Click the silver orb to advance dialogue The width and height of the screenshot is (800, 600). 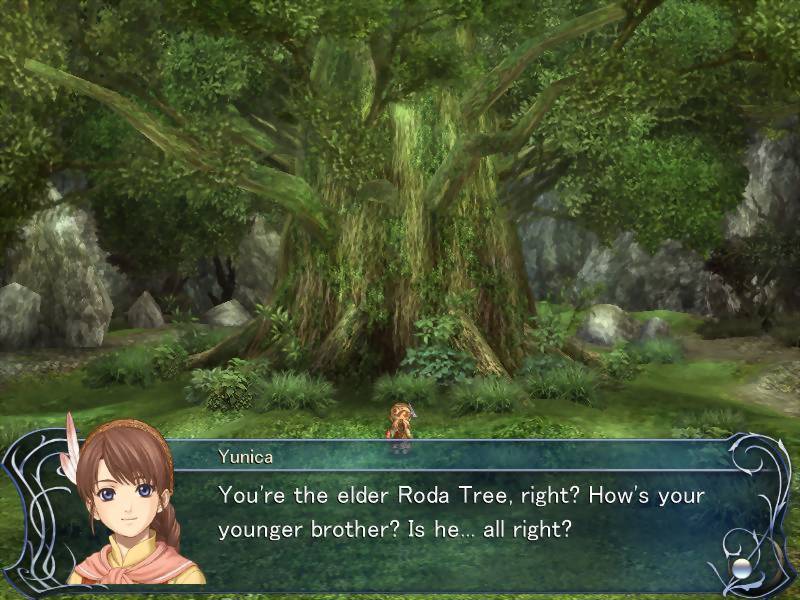point(741,567)
